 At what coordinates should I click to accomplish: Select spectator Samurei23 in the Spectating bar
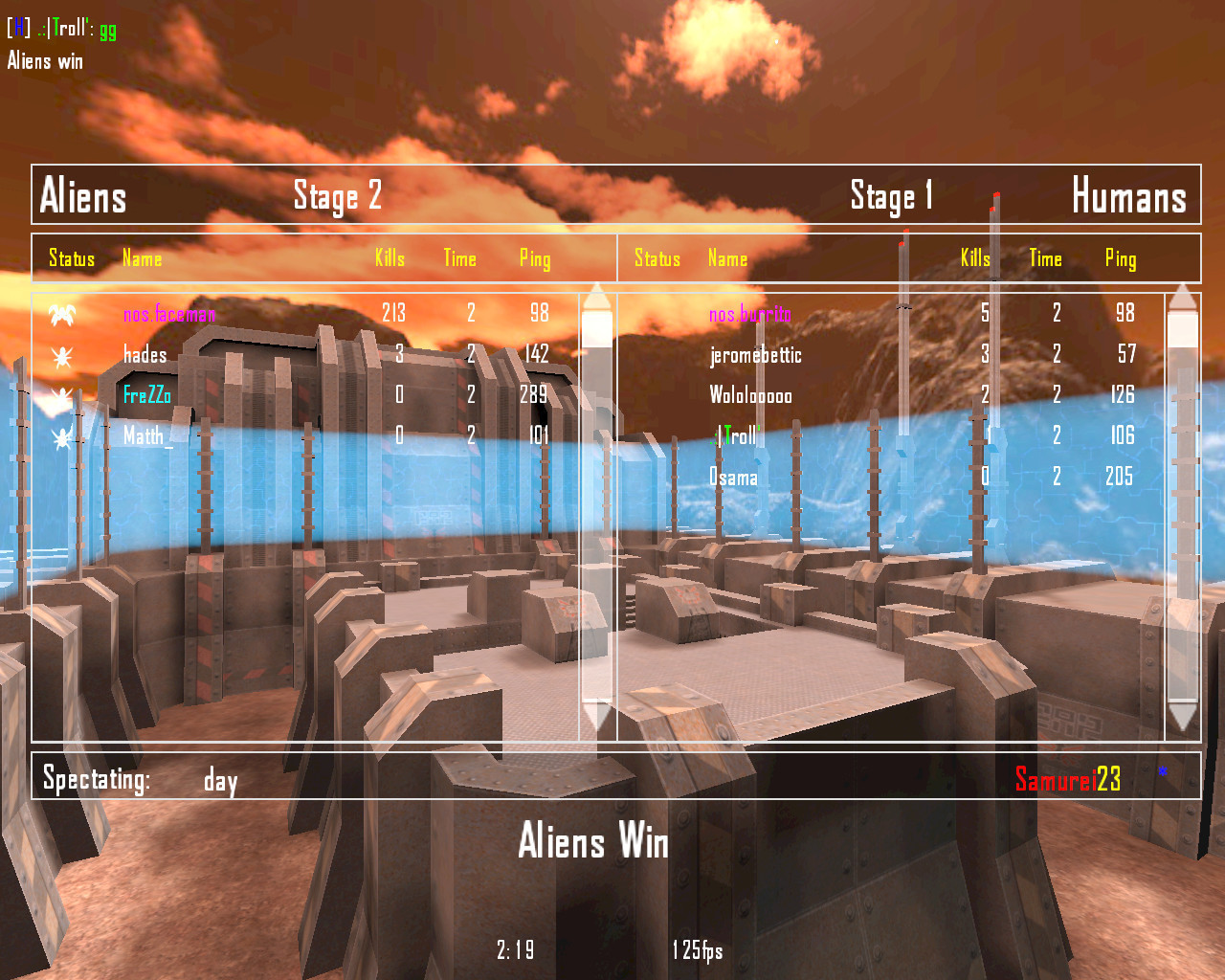(1067, 780)
